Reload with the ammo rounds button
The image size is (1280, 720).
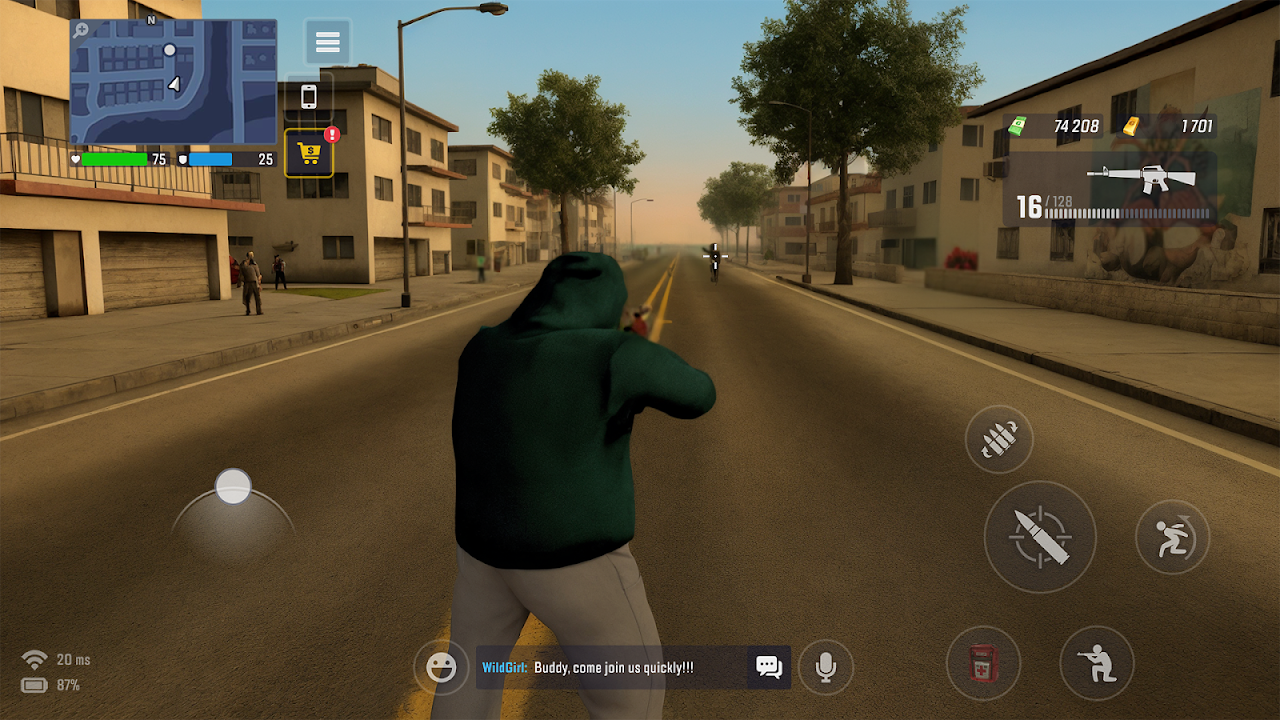tap(999, 439)
